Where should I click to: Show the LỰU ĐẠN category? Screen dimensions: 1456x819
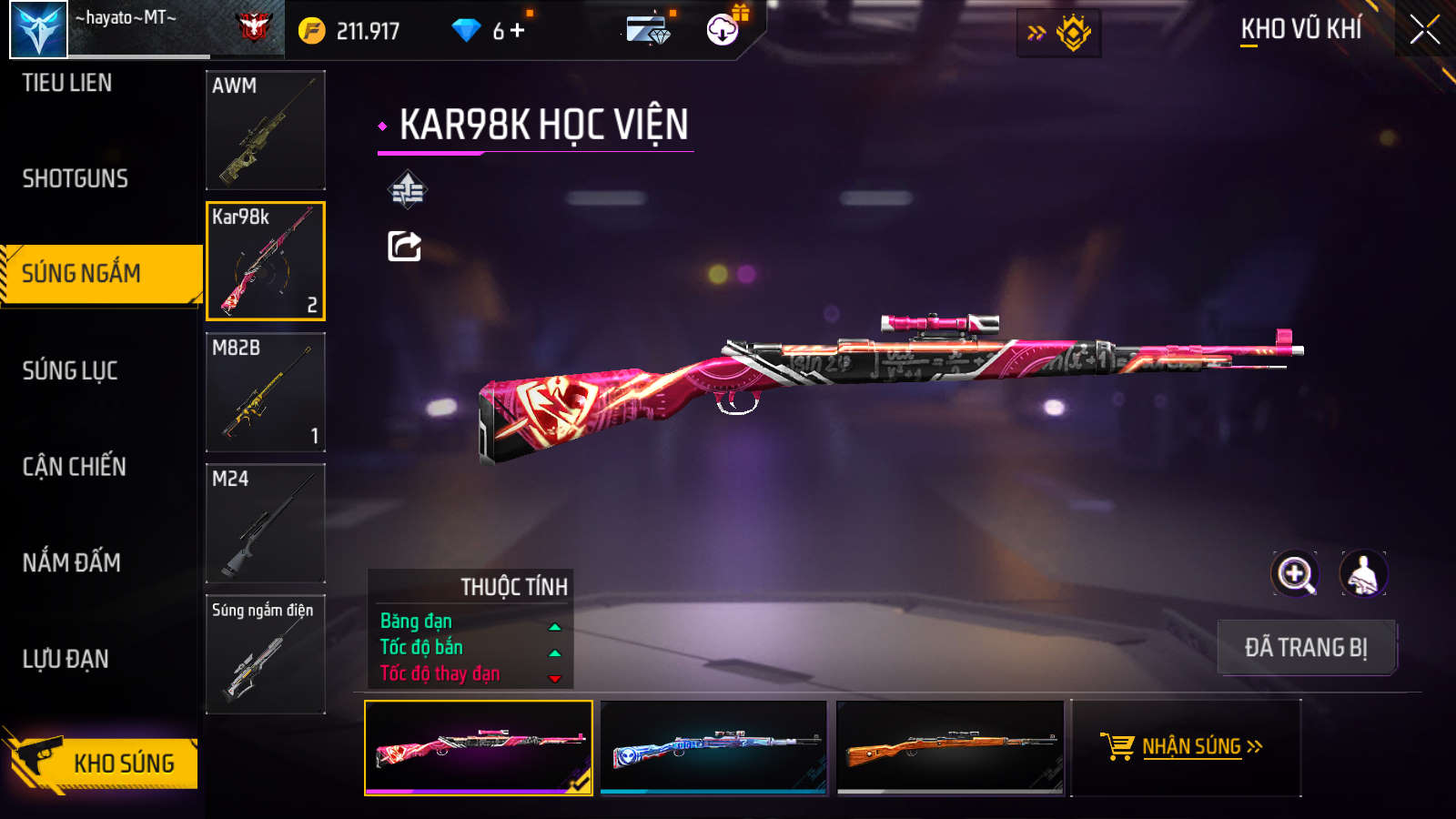point(66,659)
